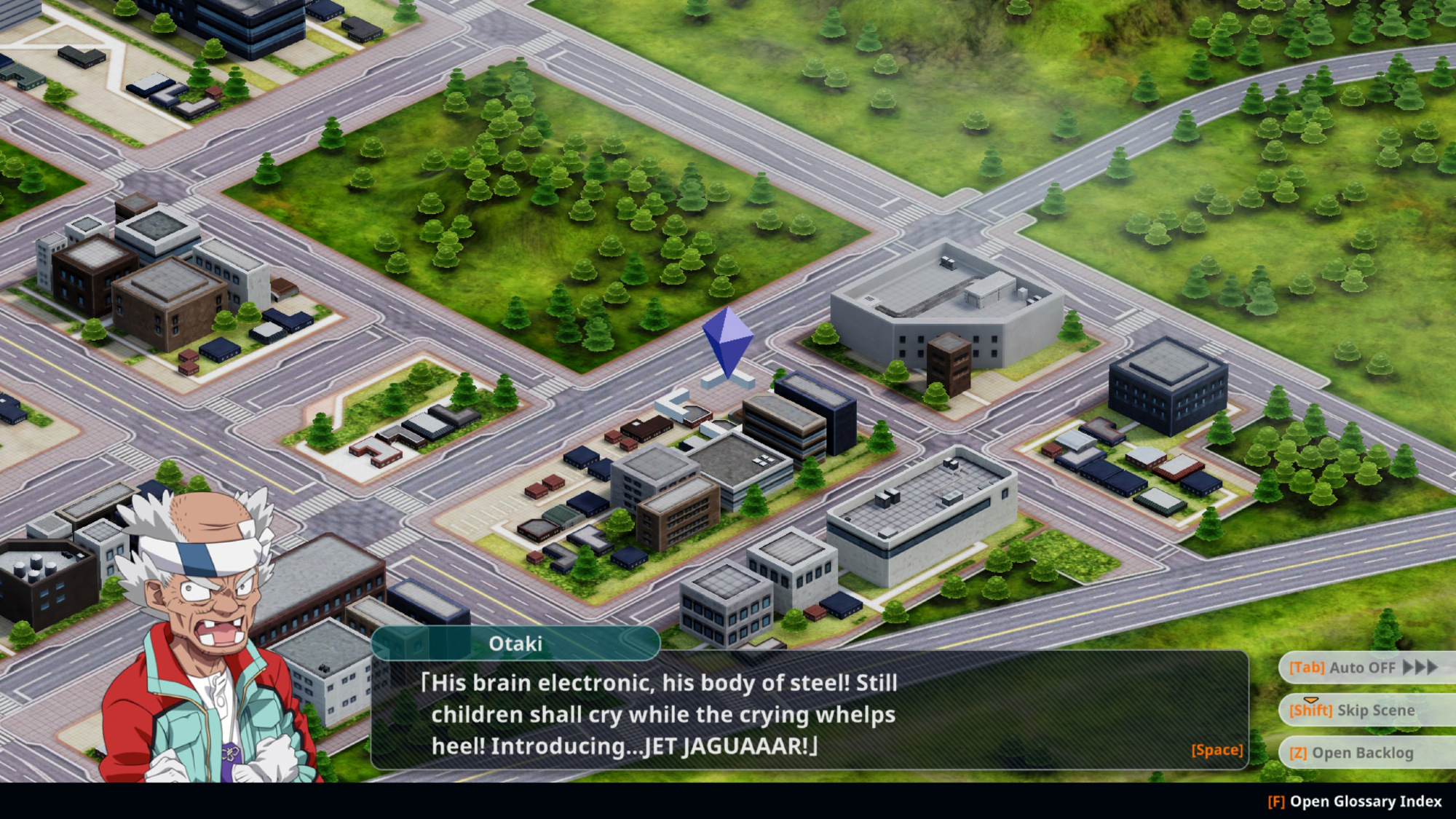Toggle the Auto OFF button
1456x819 pixels.
pos(1361,668)
